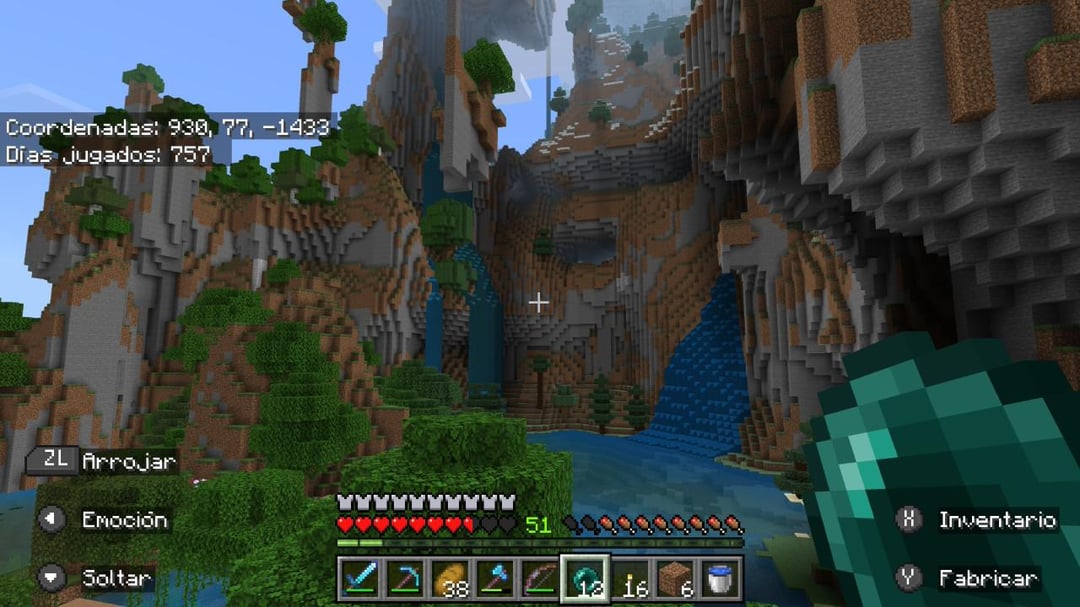
Task: Select the dirt block slot
Action: click(675, 578)
